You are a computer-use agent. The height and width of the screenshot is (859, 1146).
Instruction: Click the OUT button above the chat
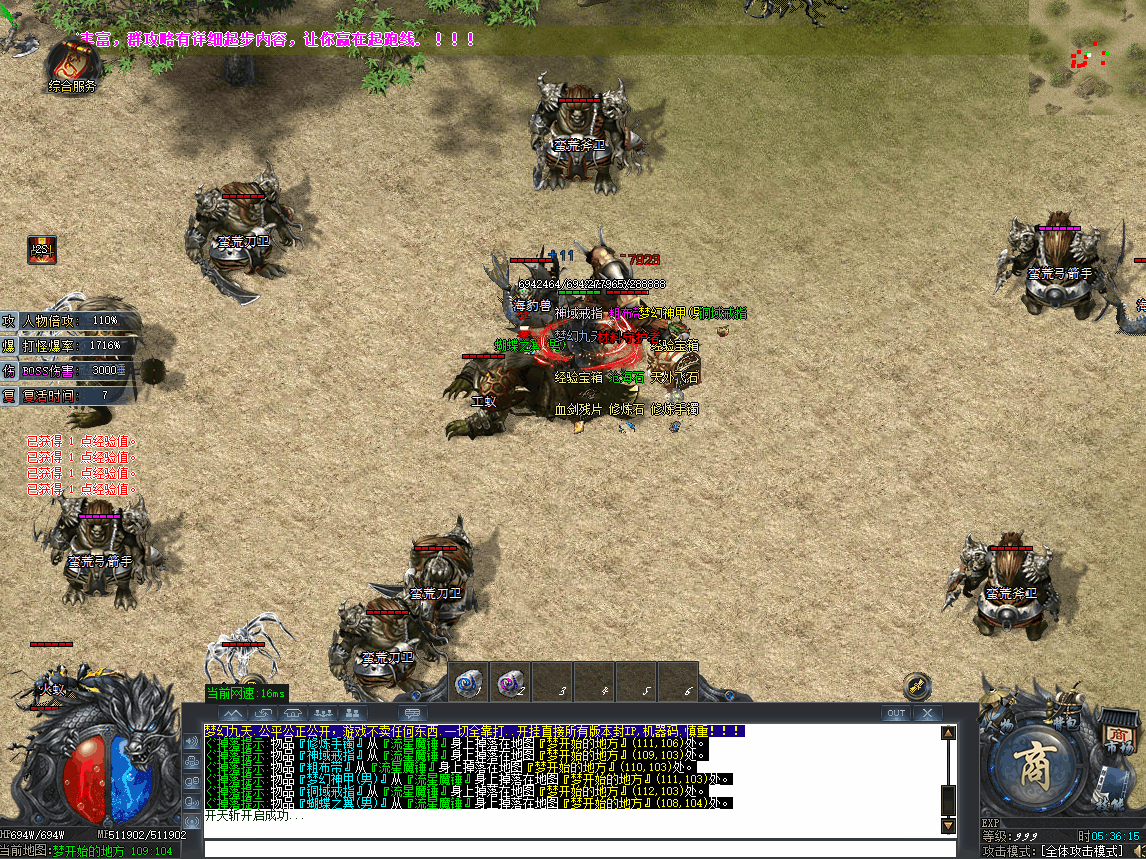(x=895, y=713)
